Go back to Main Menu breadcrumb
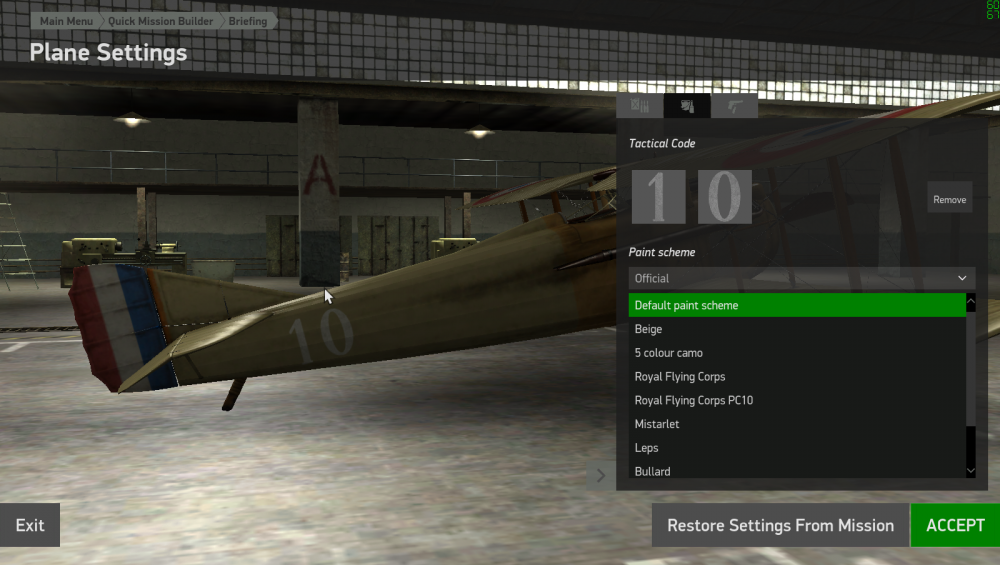 66,21
